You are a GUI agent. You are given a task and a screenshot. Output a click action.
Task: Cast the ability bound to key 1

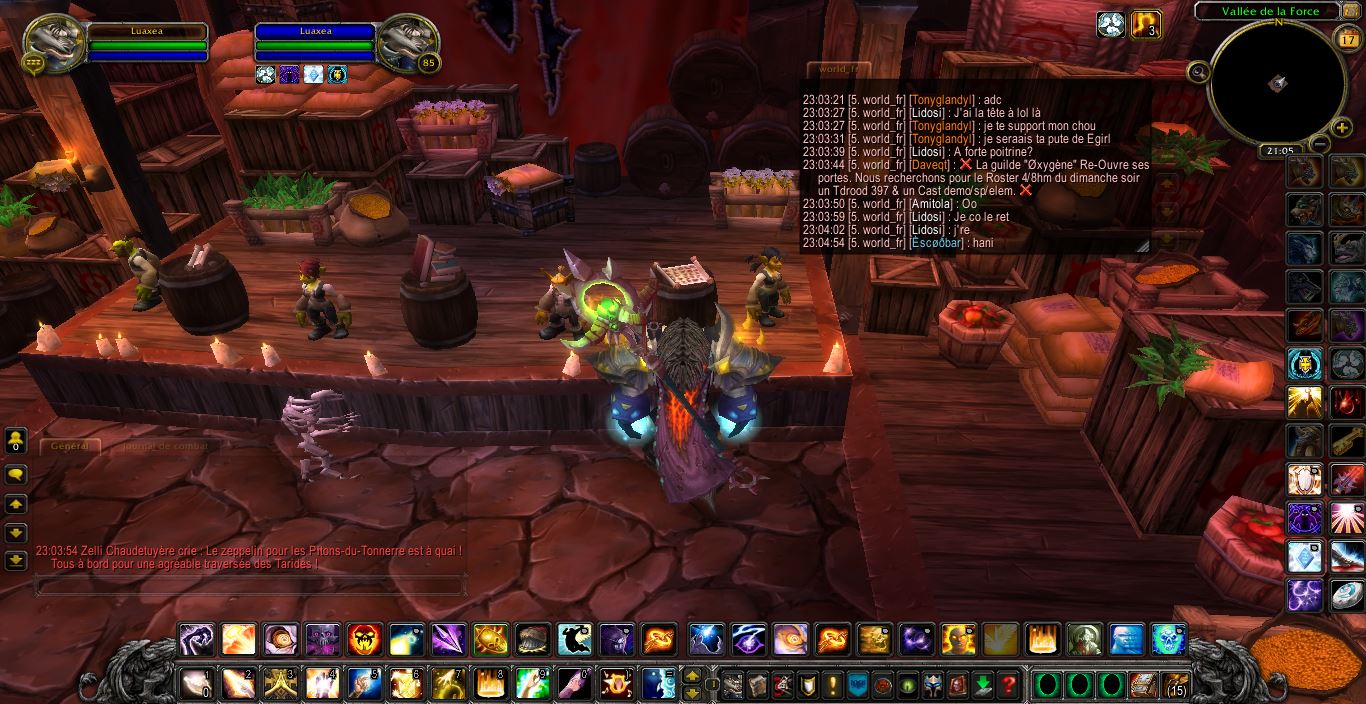196,684
